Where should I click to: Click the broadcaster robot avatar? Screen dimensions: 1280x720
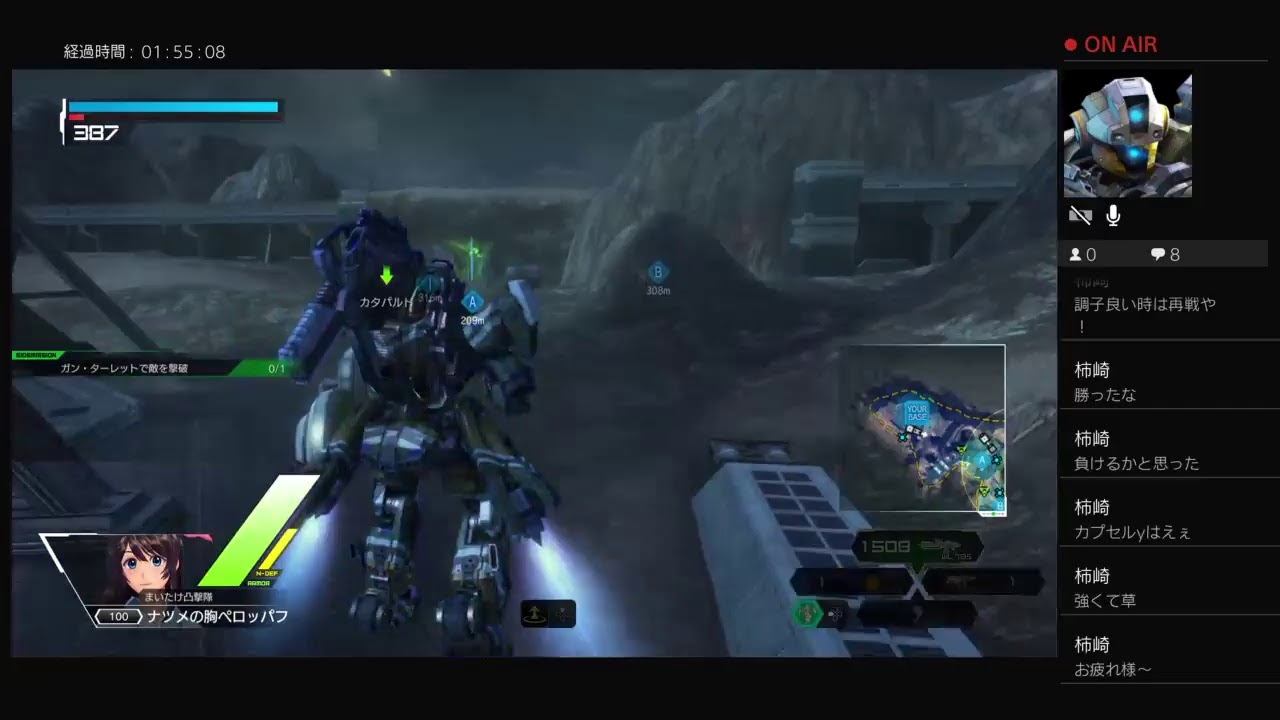point(1127,134)
